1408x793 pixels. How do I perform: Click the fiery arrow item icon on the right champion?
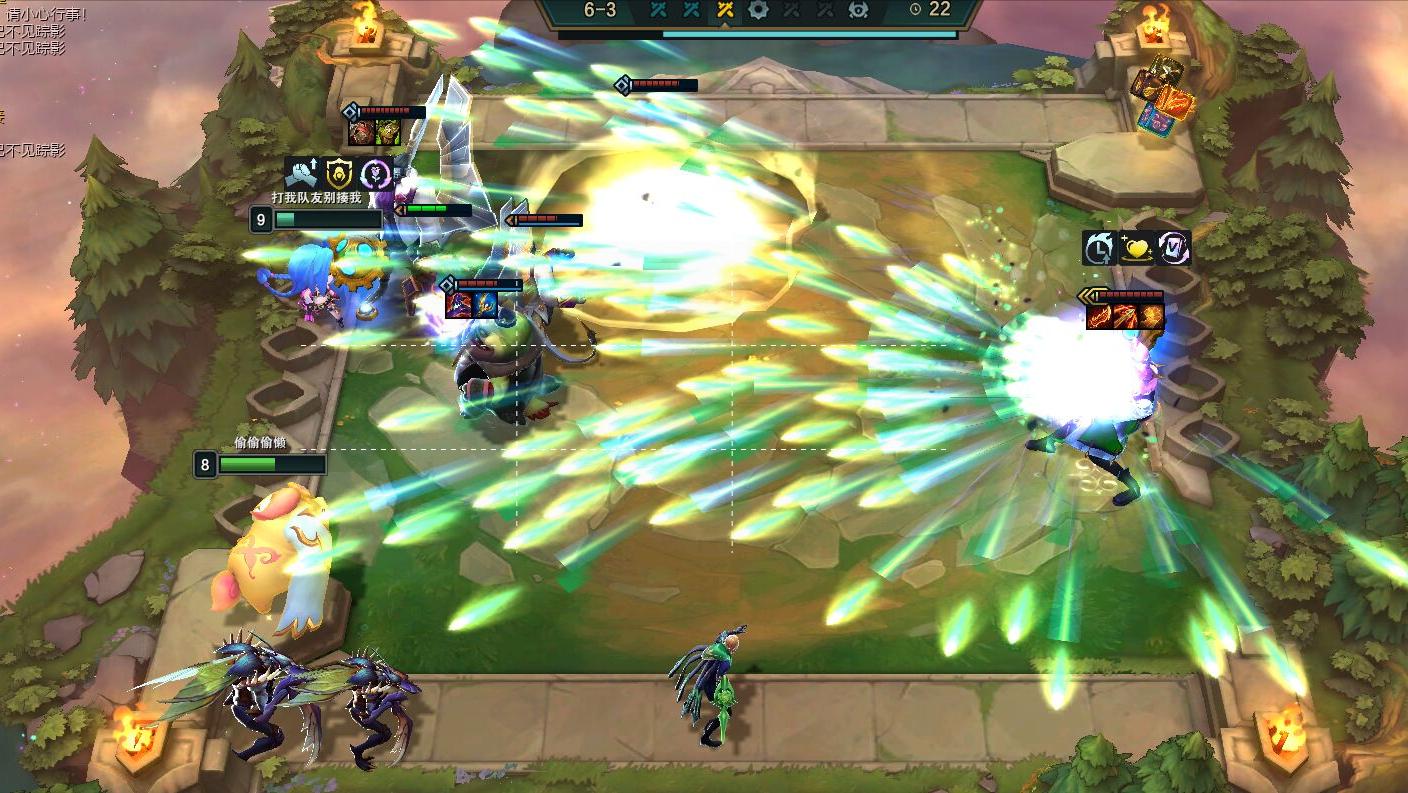1125,314
